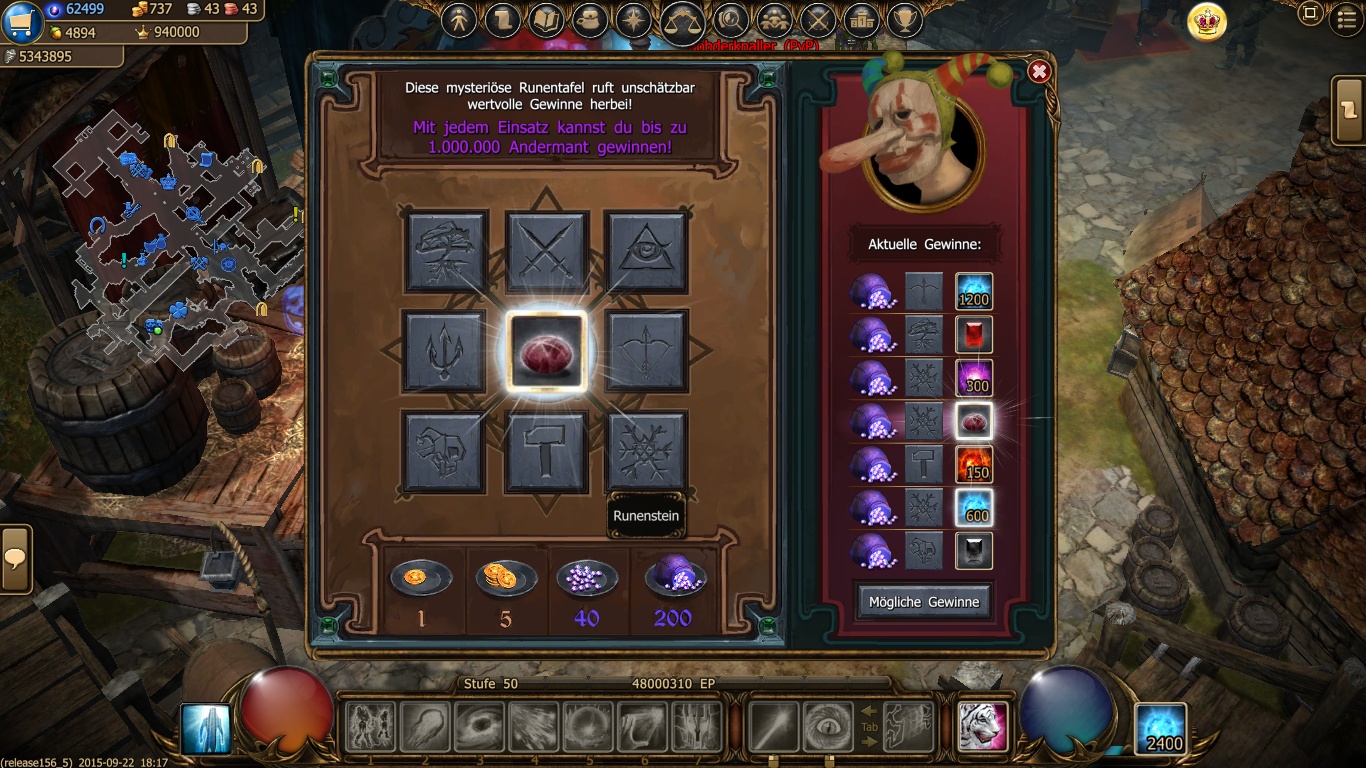Screen dimensions: 1366x768
Task: Click the revealed red gem prize tile
Action: pos(546,351)
